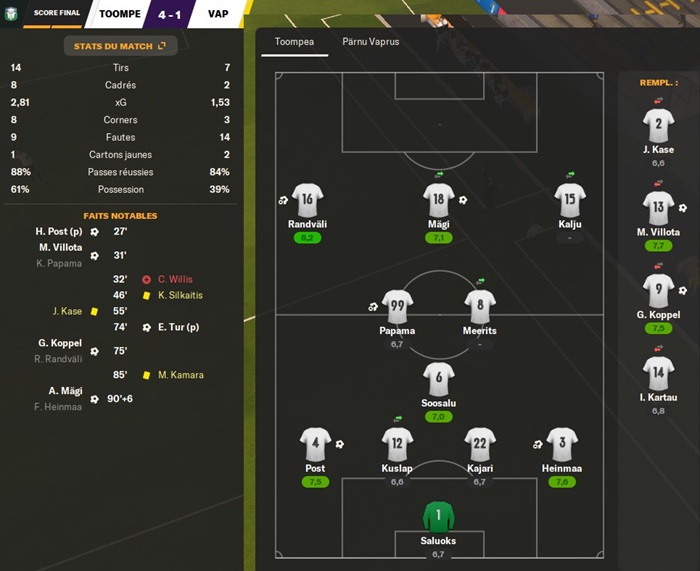Select midfielder 99 Papama
Screen dimensions: 700x571
[397, 306]
